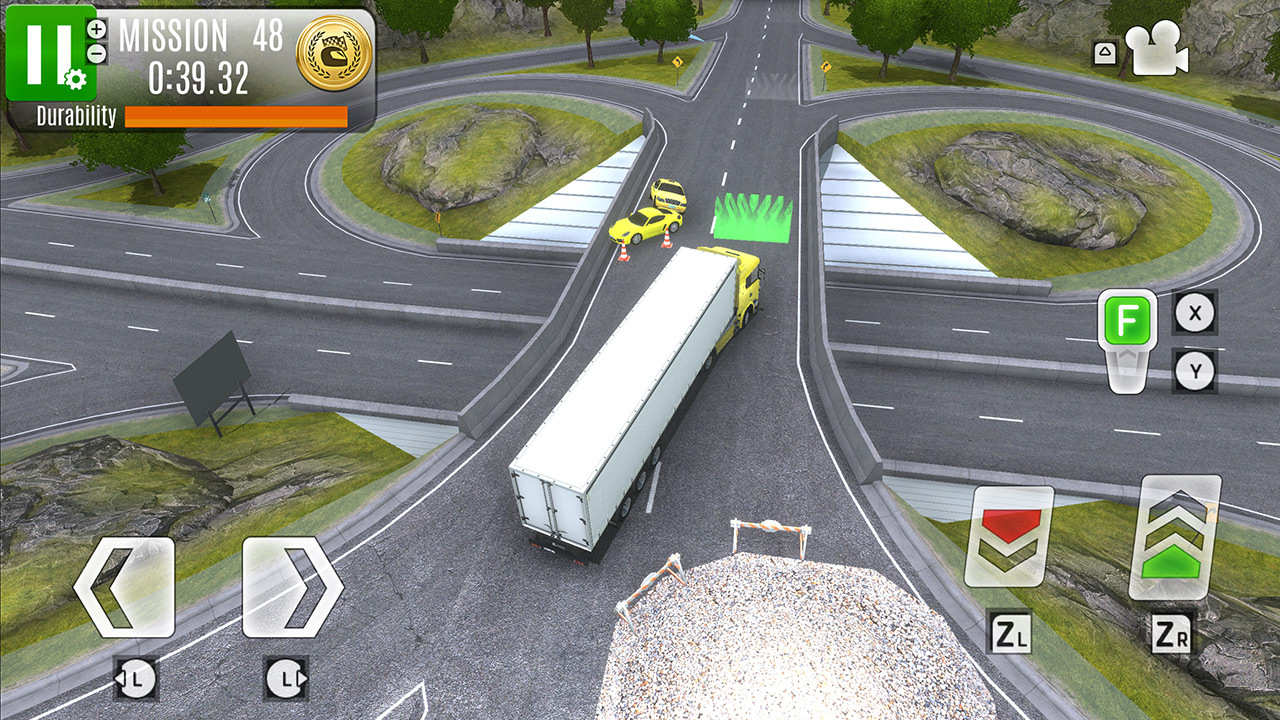Click the gold medal mission emblem
This screenshot has height=720, width=1280.
pos(330,49)
